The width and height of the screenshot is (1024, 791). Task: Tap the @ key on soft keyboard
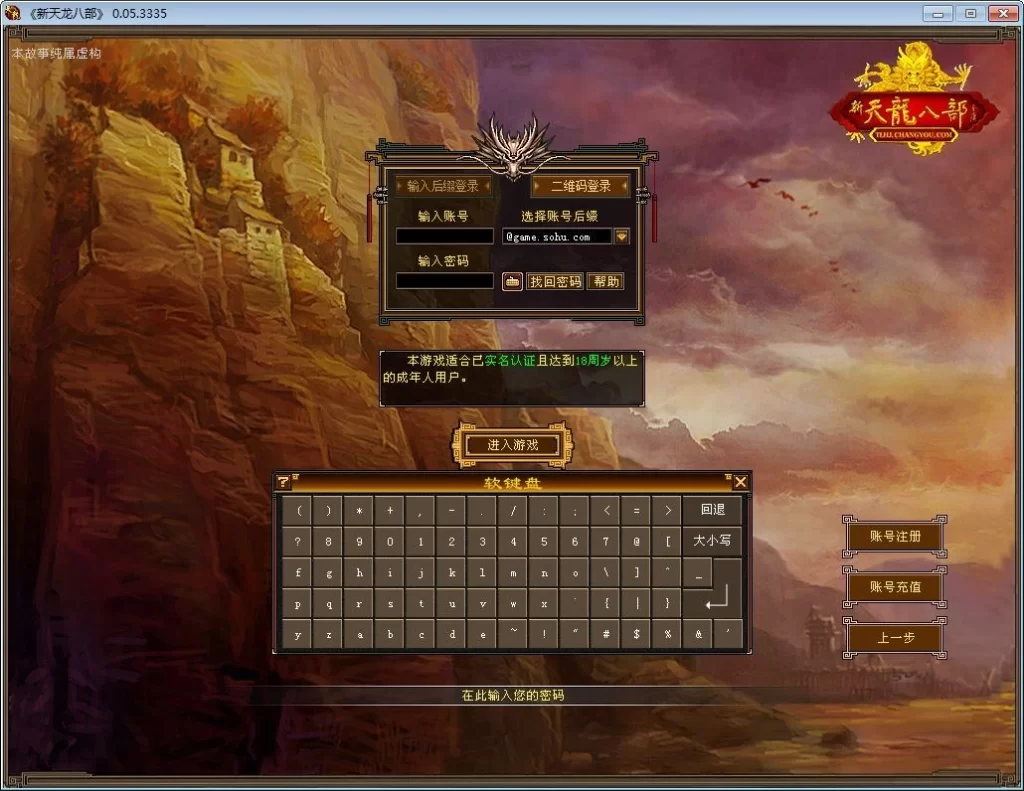[x=636, y=541]
